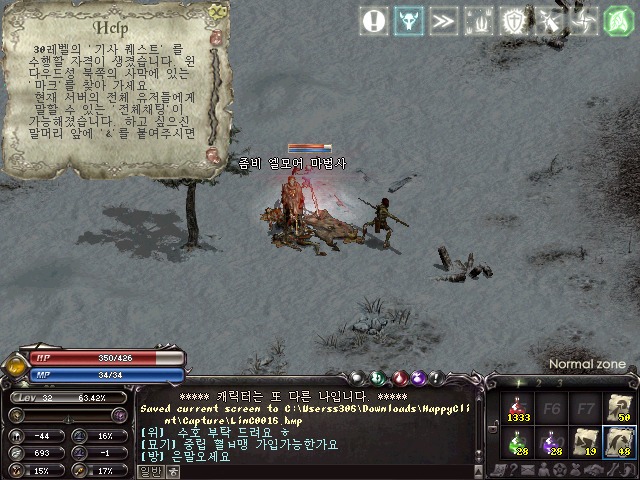Activate the double arrow haste icon

pos(444,21)
